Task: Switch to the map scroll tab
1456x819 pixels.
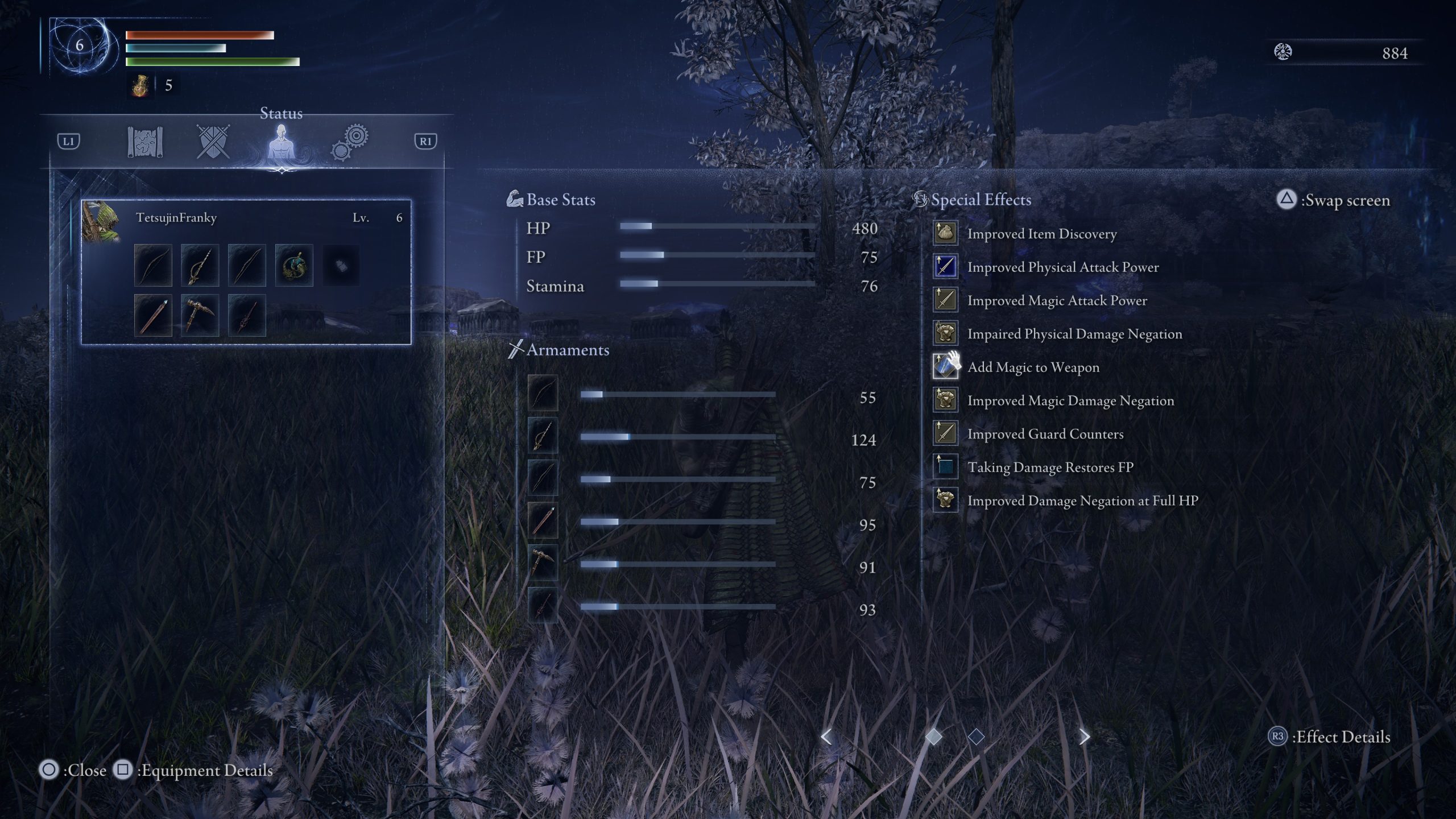Action: click(145, 142)
